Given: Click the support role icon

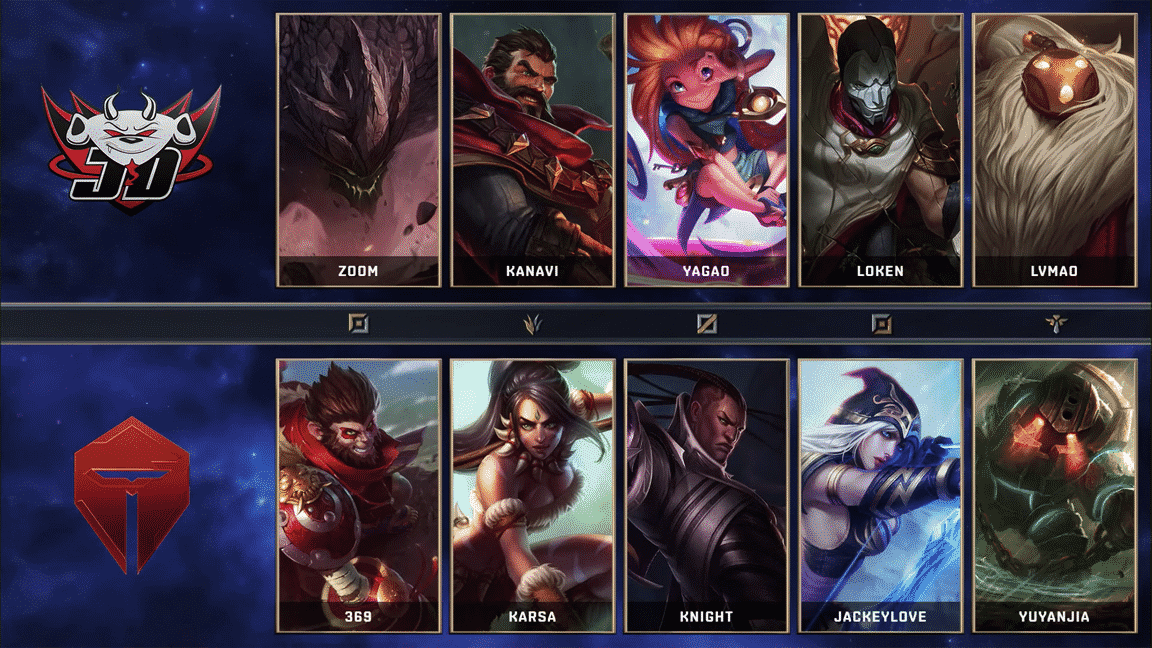Looking at the screenshot, I should [x=1054, y=323].
